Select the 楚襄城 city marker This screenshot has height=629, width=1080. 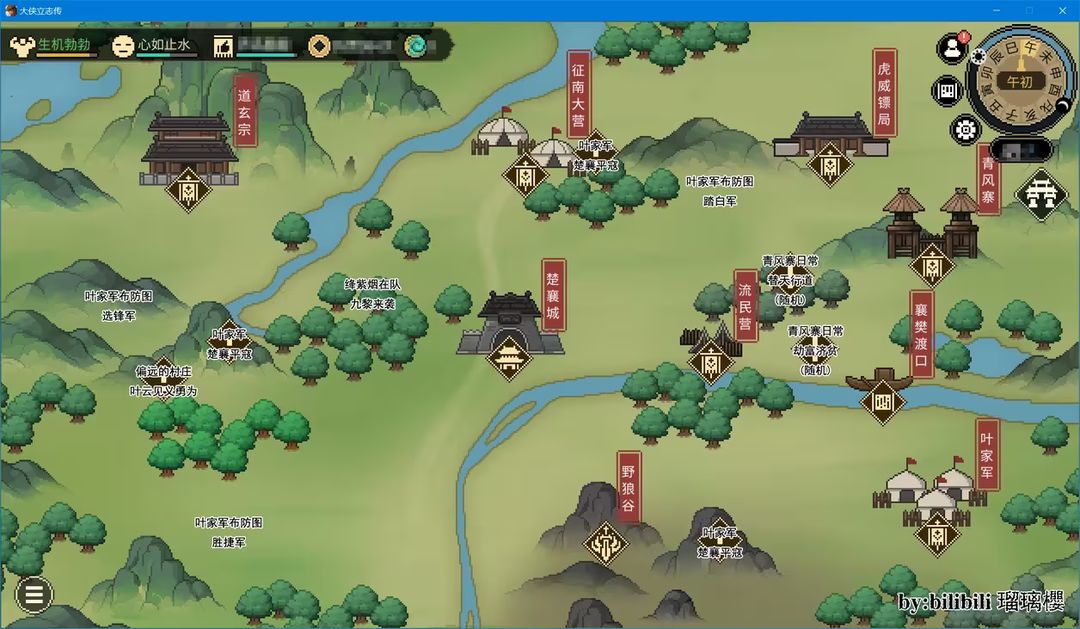coord(510,356)
